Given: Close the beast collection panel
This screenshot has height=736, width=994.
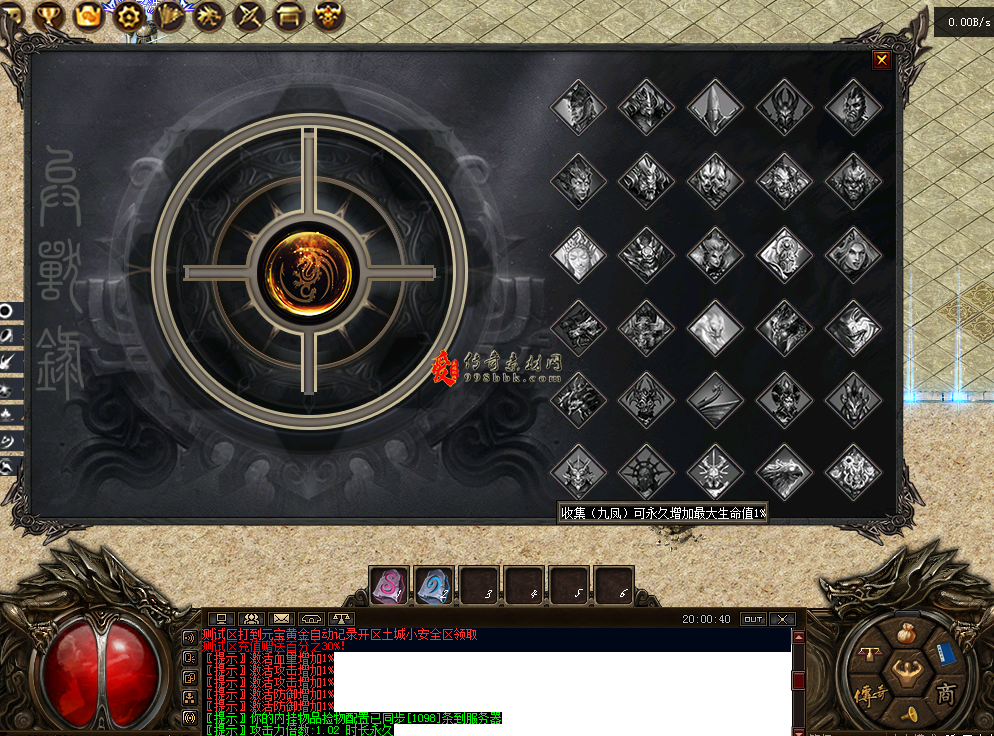Looking at the screenshot, I should pos(881,60).
